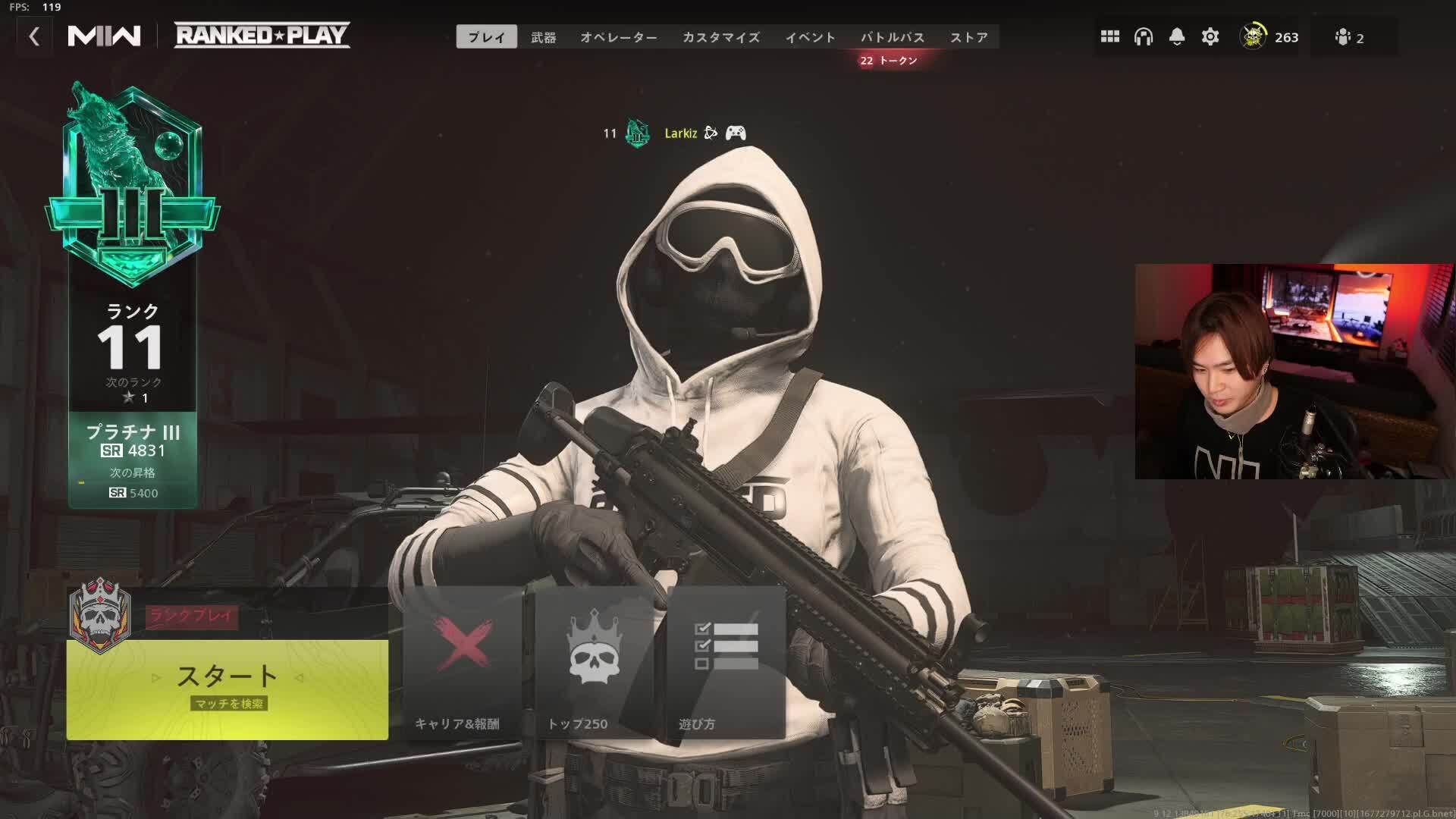The image size is (1456, 819).
Task: Click the Battle.net icon next to Larkiz
Action: (x=711, y=133)
